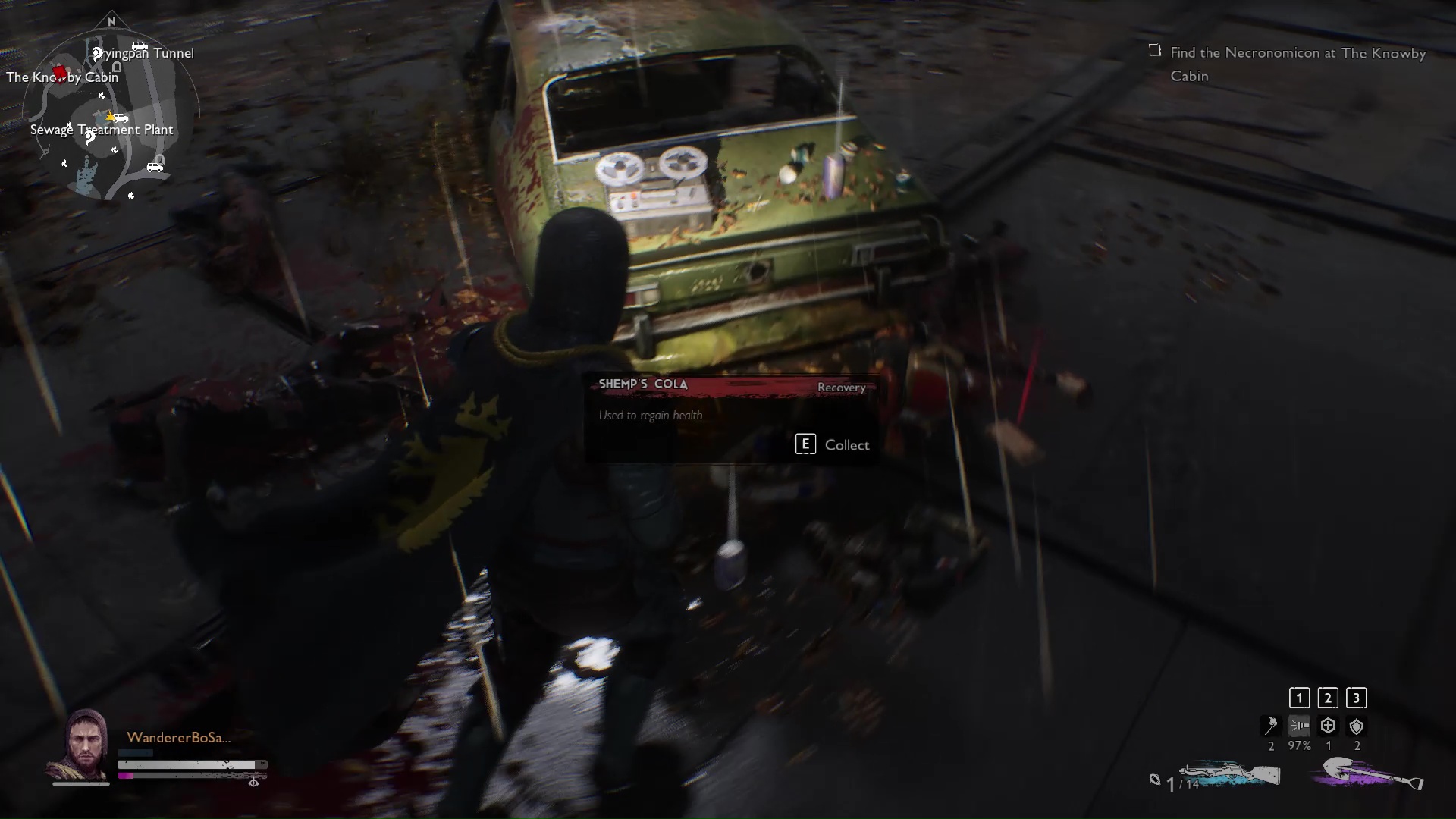Select the keybind 3 slot indicator
The width and height of the screenshot is (1456, 819).
pos(1356,698)
